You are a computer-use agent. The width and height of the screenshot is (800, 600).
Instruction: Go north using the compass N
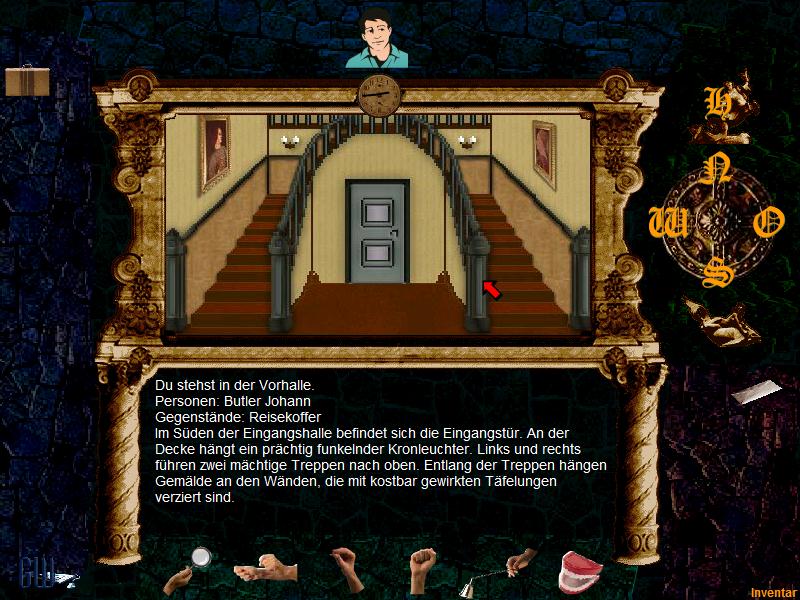(x=713, y=171)
